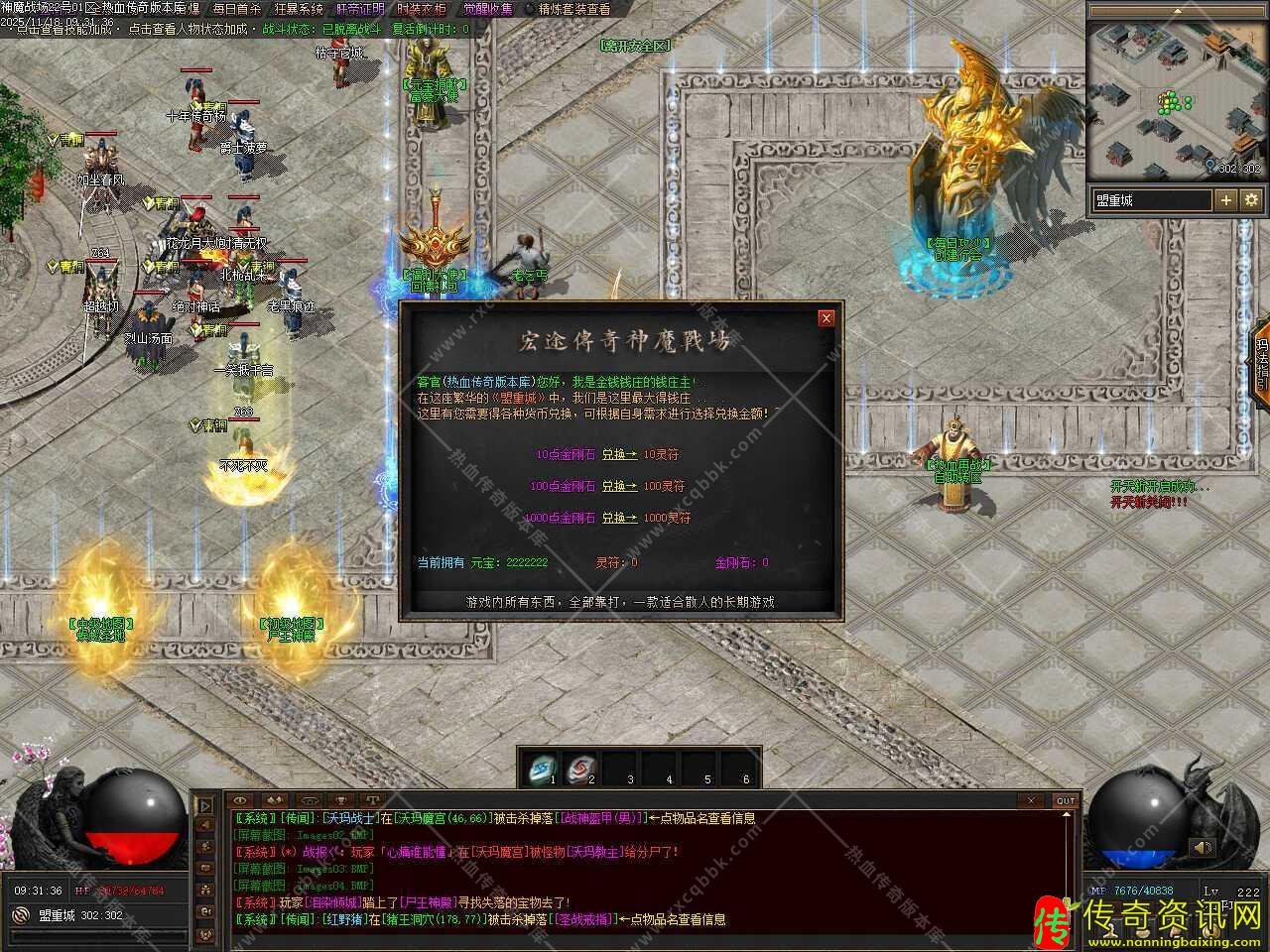
Task: Click the QUT button on chat panel
Action: (1065, 800)
